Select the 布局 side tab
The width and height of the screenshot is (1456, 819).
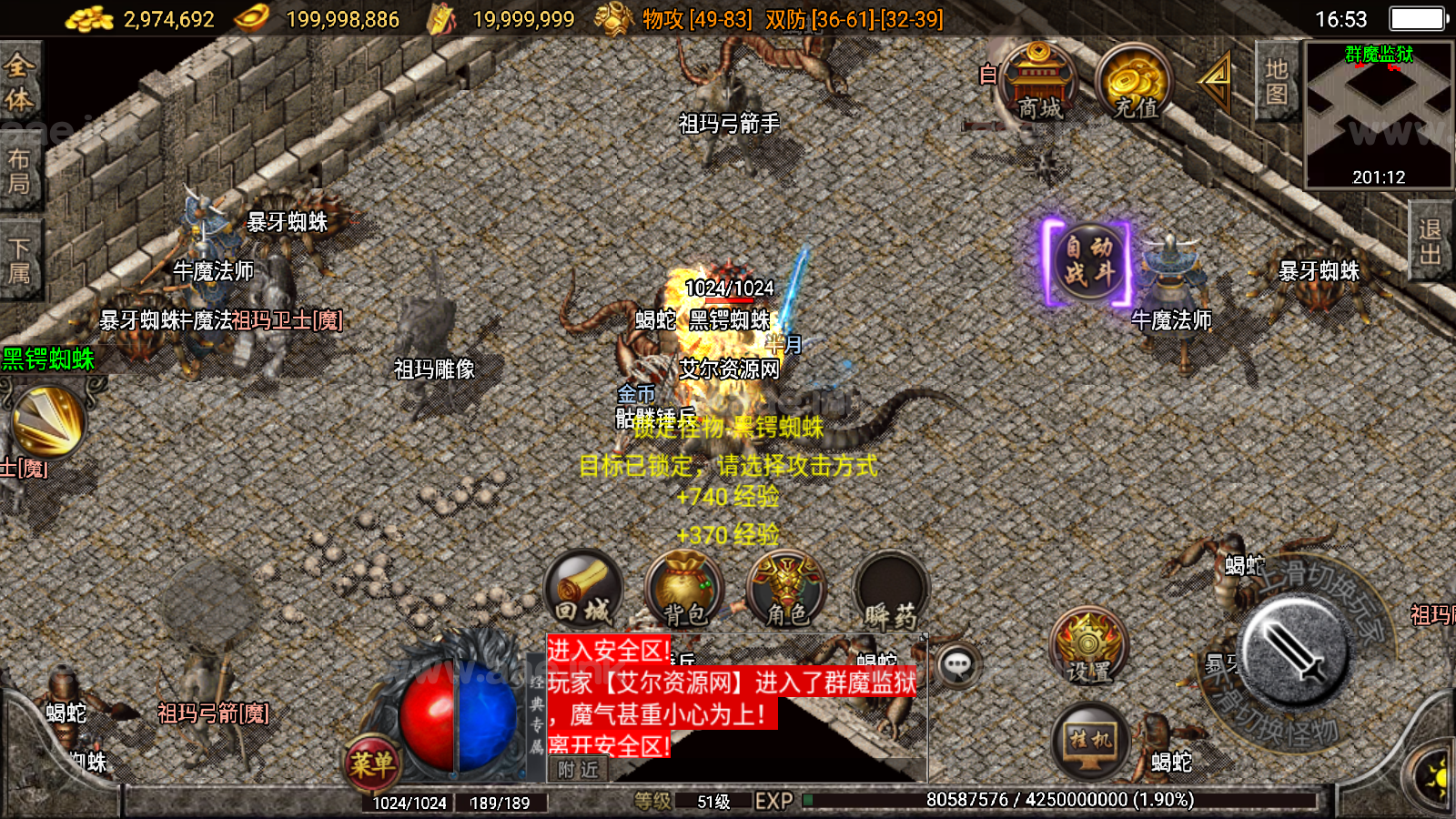coord(19,171)
